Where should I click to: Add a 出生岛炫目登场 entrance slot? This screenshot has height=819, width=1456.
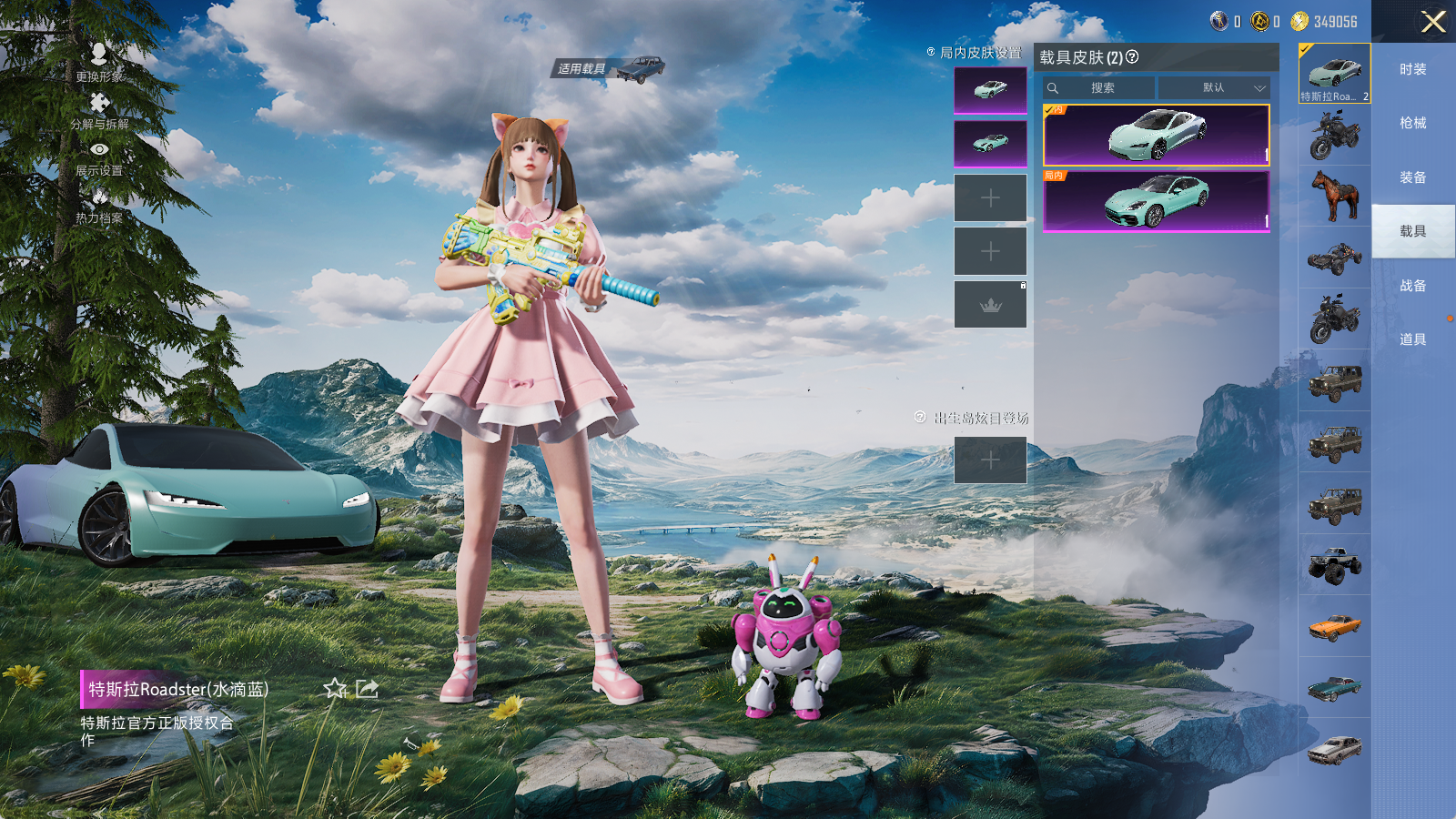coord(990,460)
